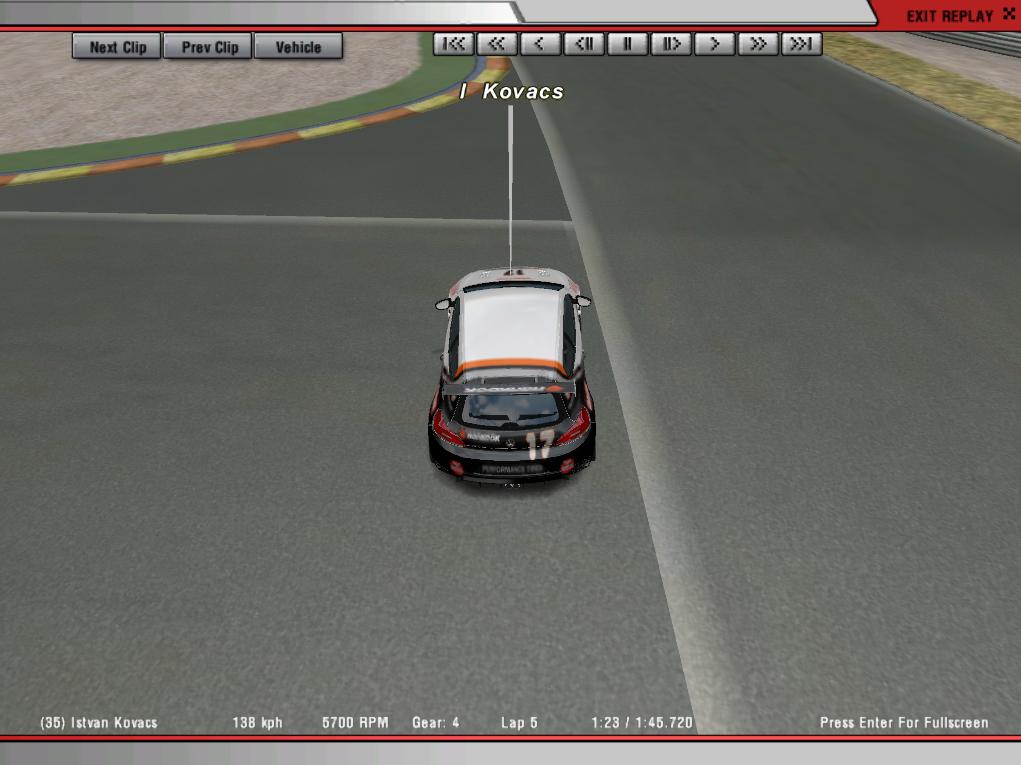Open the Vehicle selector button
Image resolution: width=1021 pixels, height=765 pixels.
(x=298, y=47)
